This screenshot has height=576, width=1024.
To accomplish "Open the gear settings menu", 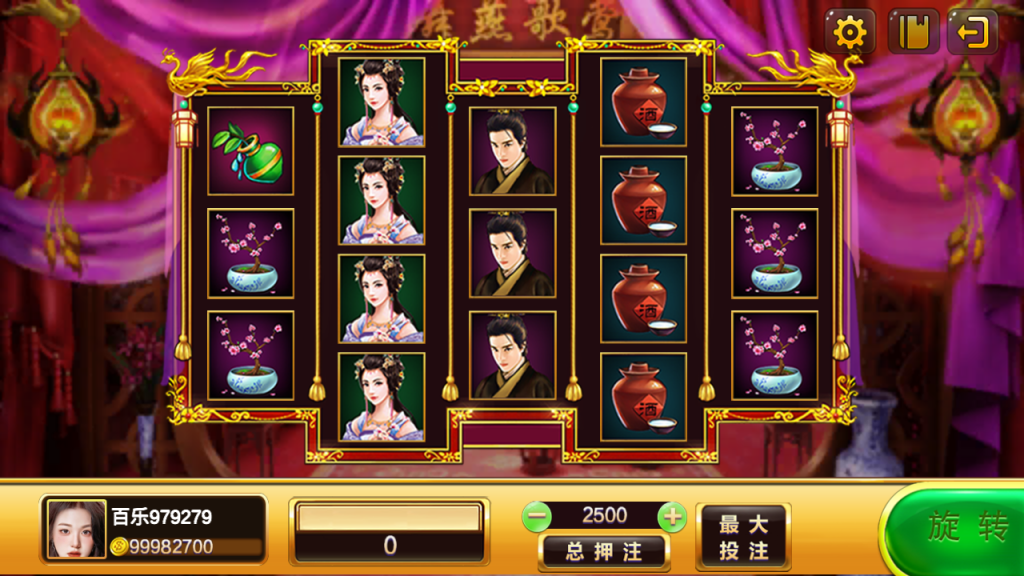I will 850,33.
